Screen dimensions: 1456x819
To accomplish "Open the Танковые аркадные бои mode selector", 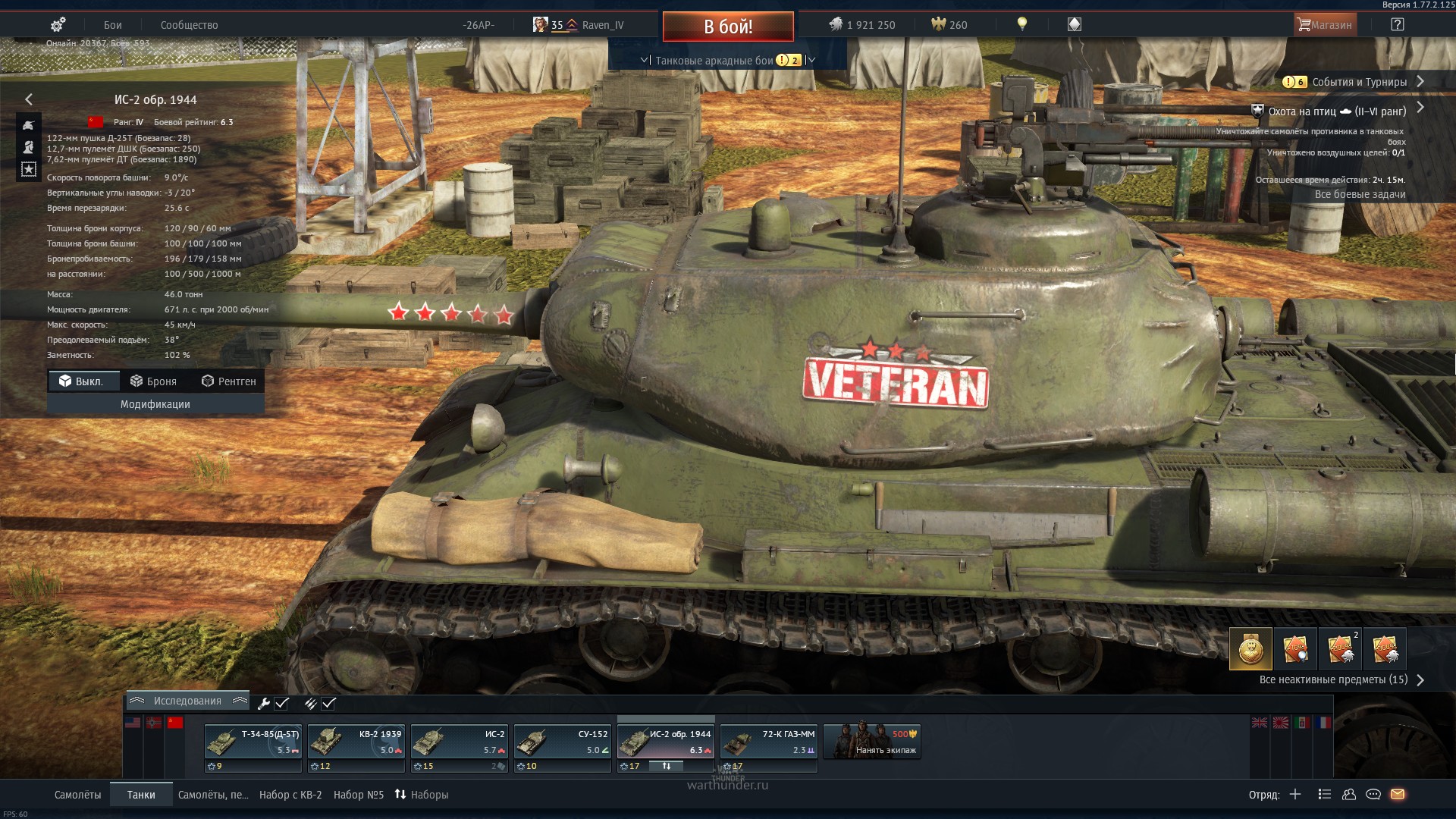I will click(x=714, y=61).
